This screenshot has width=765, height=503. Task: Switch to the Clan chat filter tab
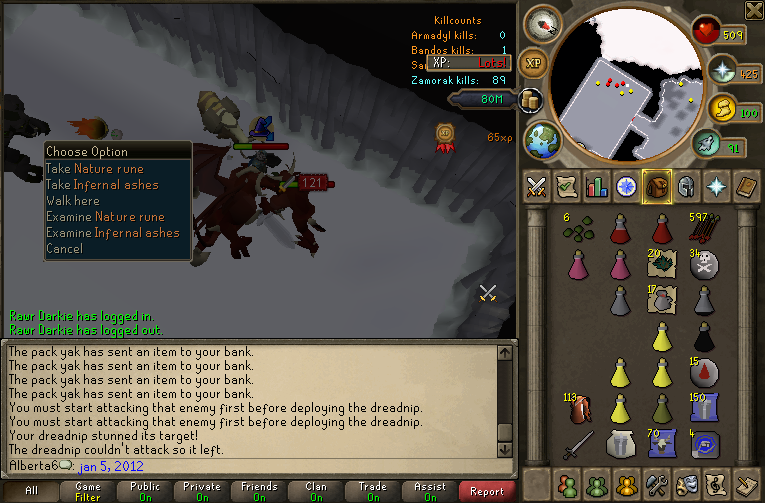[316, 491]
